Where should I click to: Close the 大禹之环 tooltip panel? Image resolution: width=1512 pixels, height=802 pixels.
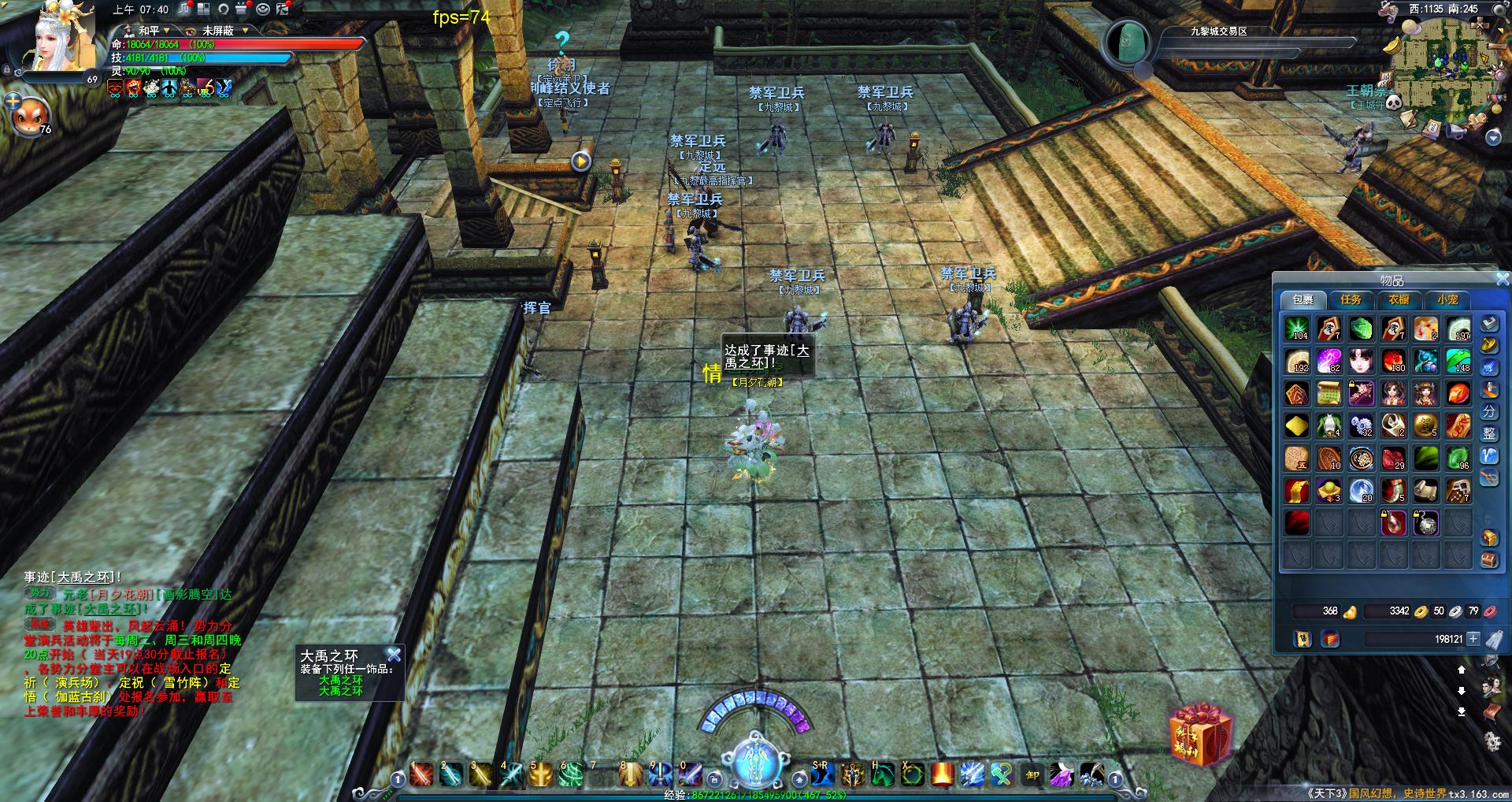click(x=395, y=655)
